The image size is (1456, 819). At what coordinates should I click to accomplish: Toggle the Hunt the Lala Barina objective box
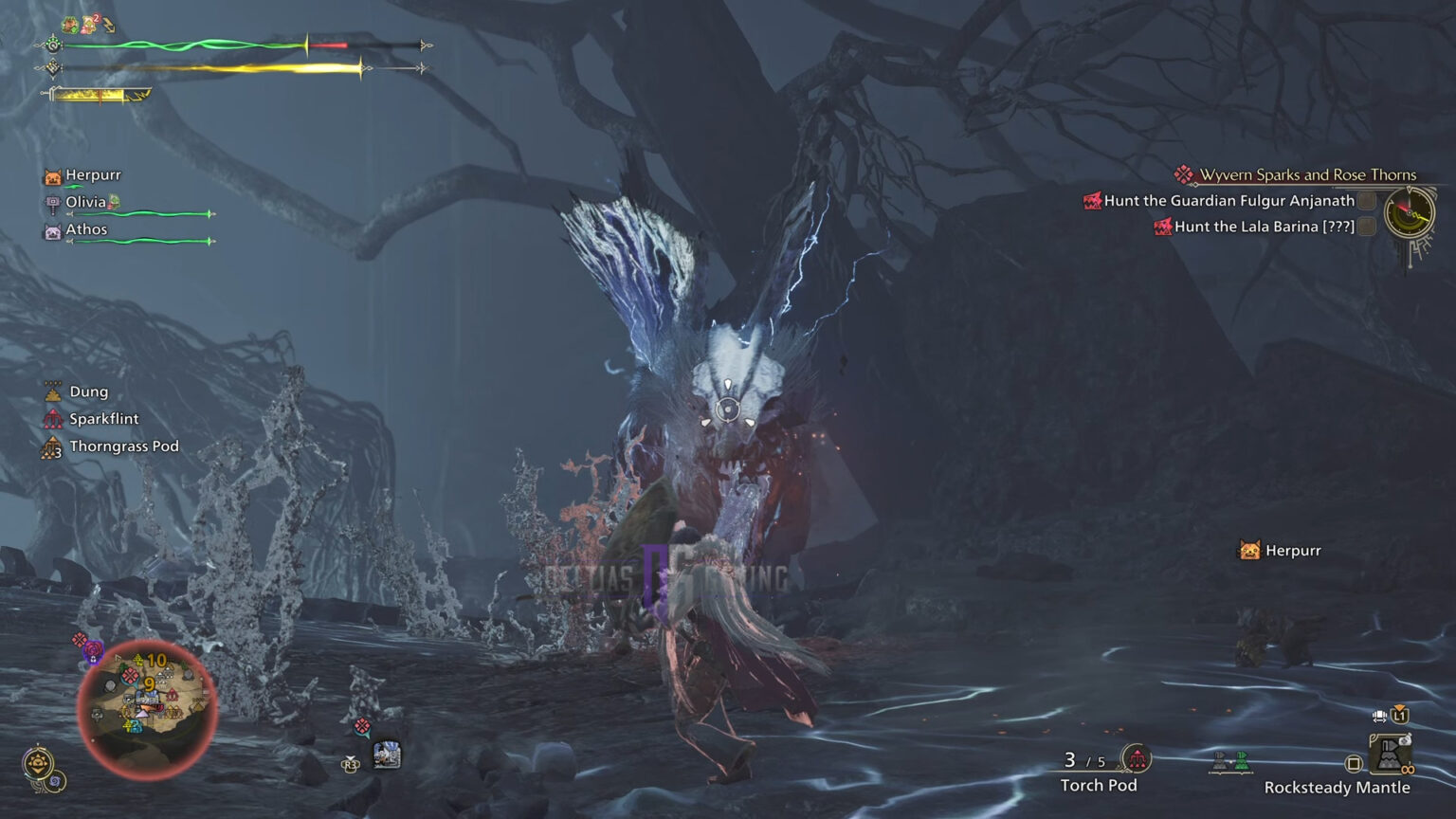[1365, 227]
